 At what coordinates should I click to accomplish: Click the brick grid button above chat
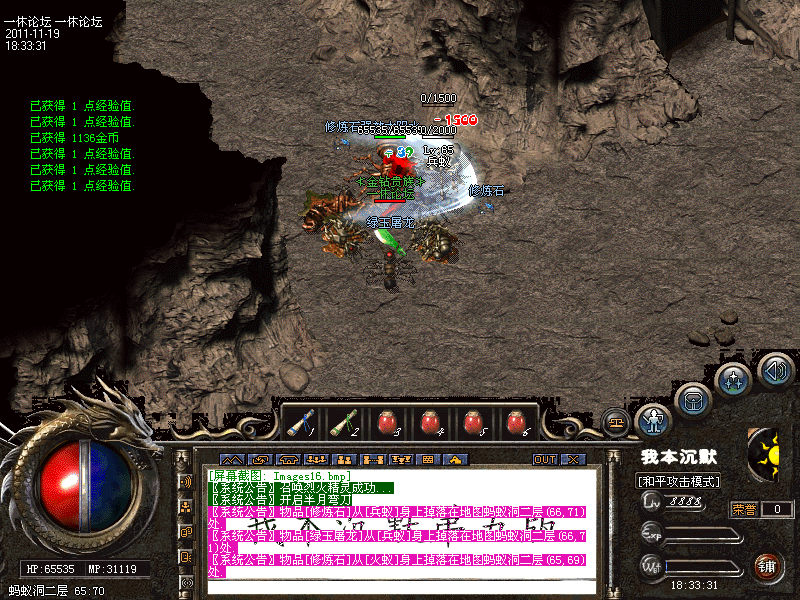click(428, 459)
